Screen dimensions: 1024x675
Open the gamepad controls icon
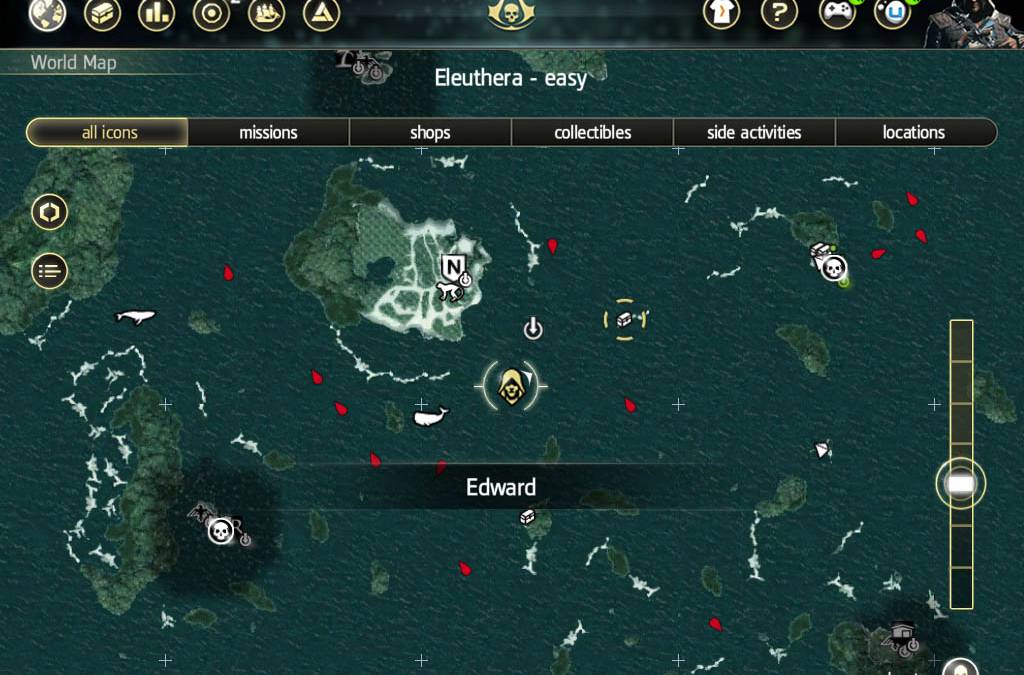[x=837, y=14]
